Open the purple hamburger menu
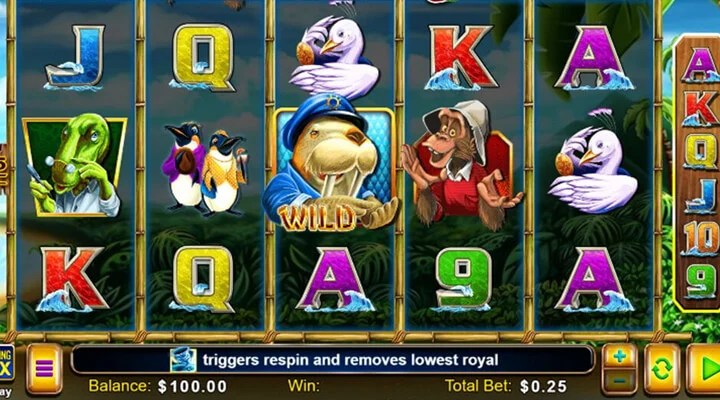720x400 pixels. [44, 369]
